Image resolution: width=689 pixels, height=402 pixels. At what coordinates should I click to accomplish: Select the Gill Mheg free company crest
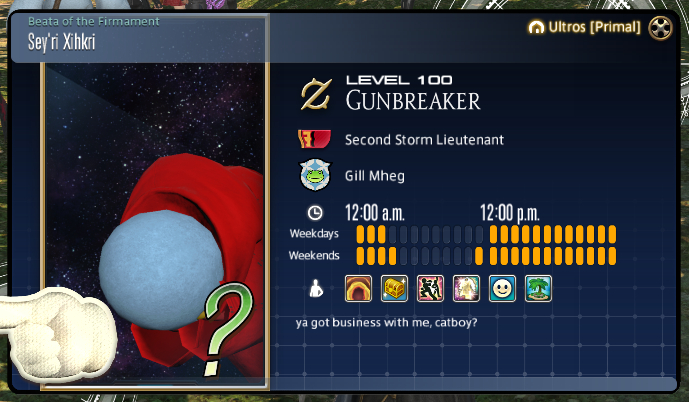click(x=316, y=175)
